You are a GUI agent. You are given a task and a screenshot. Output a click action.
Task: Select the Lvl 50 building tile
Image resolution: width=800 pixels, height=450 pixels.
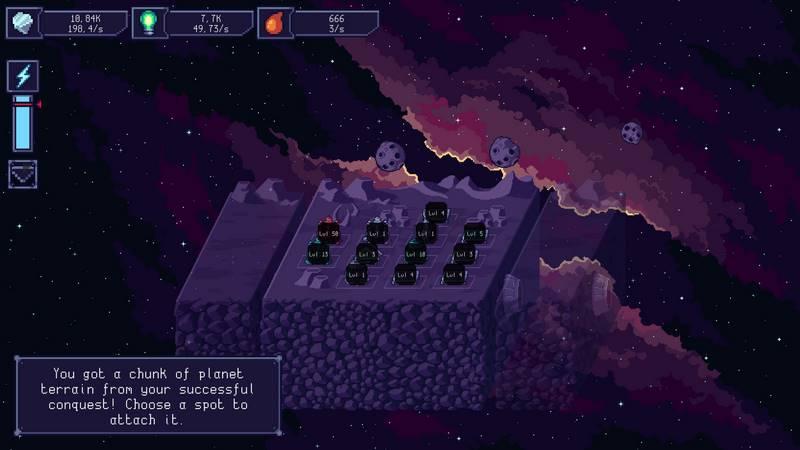click(x=328, y=232)
